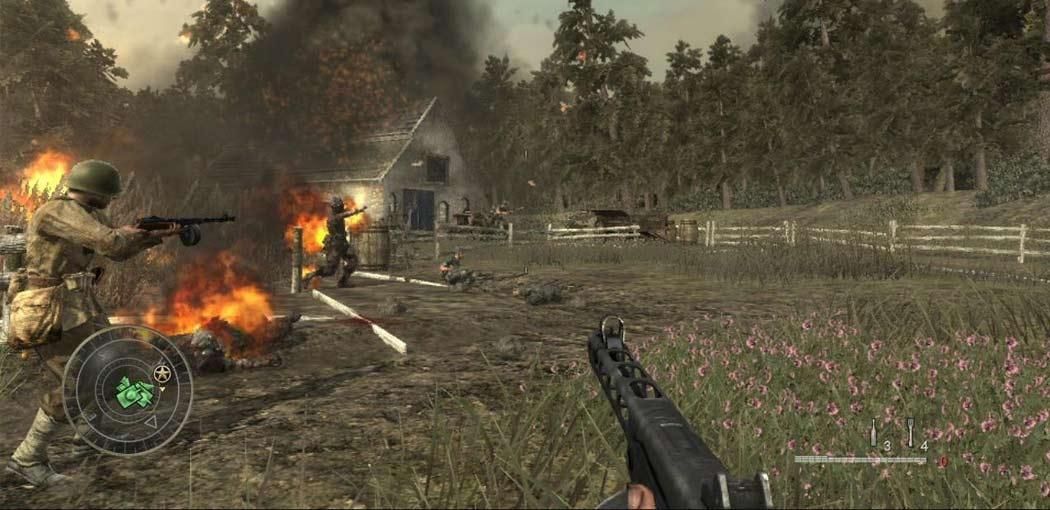Select the star objective marker on compass
Viewport: 1050px width, 510px height.
[161, 375]
